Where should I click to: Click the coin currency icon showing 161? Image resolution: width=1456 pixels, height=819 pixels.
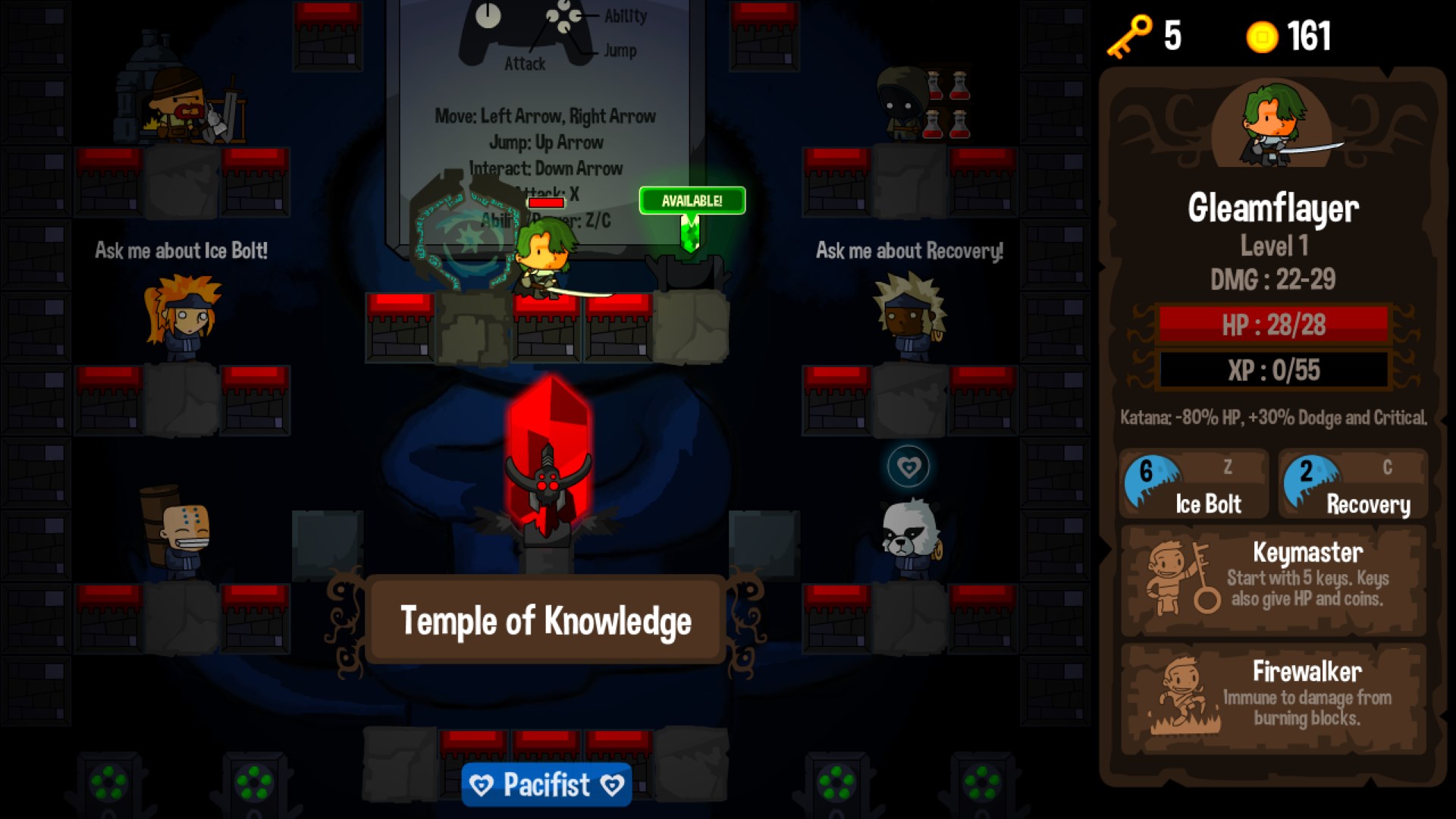point(1261,36)
